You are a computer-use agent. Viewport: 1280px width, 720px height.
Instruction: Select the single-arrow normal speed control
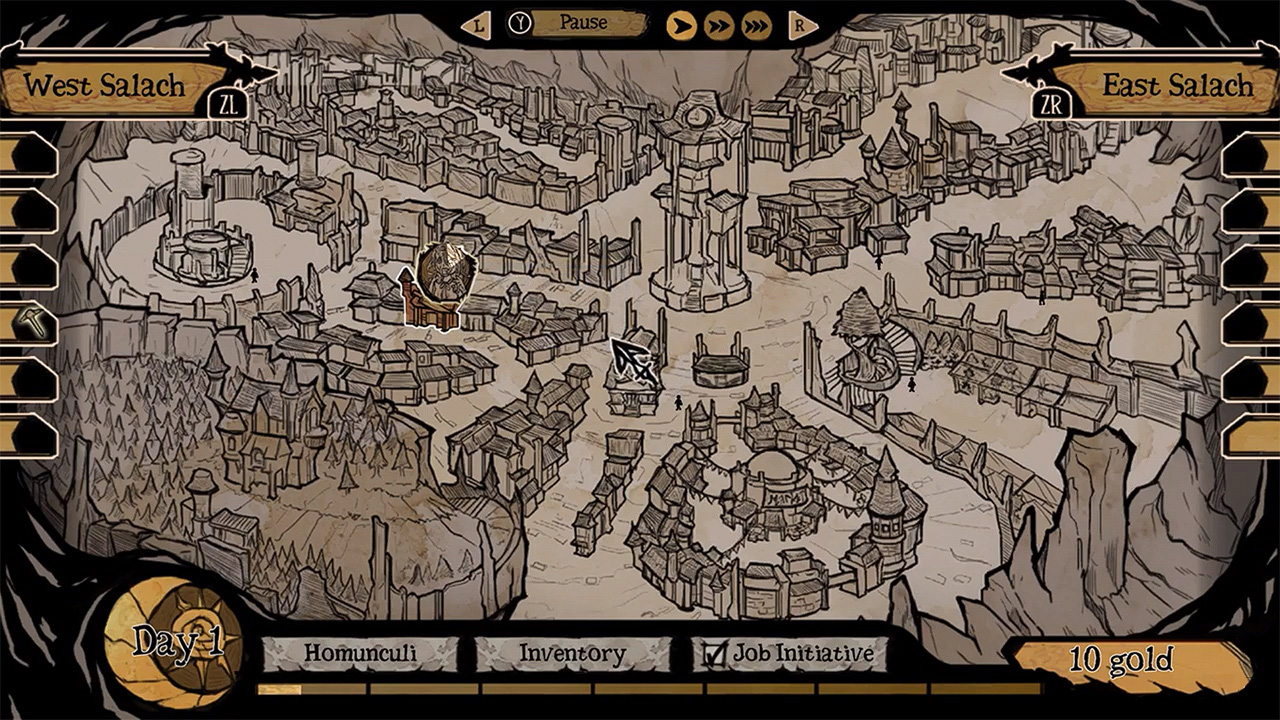[681, 23]
